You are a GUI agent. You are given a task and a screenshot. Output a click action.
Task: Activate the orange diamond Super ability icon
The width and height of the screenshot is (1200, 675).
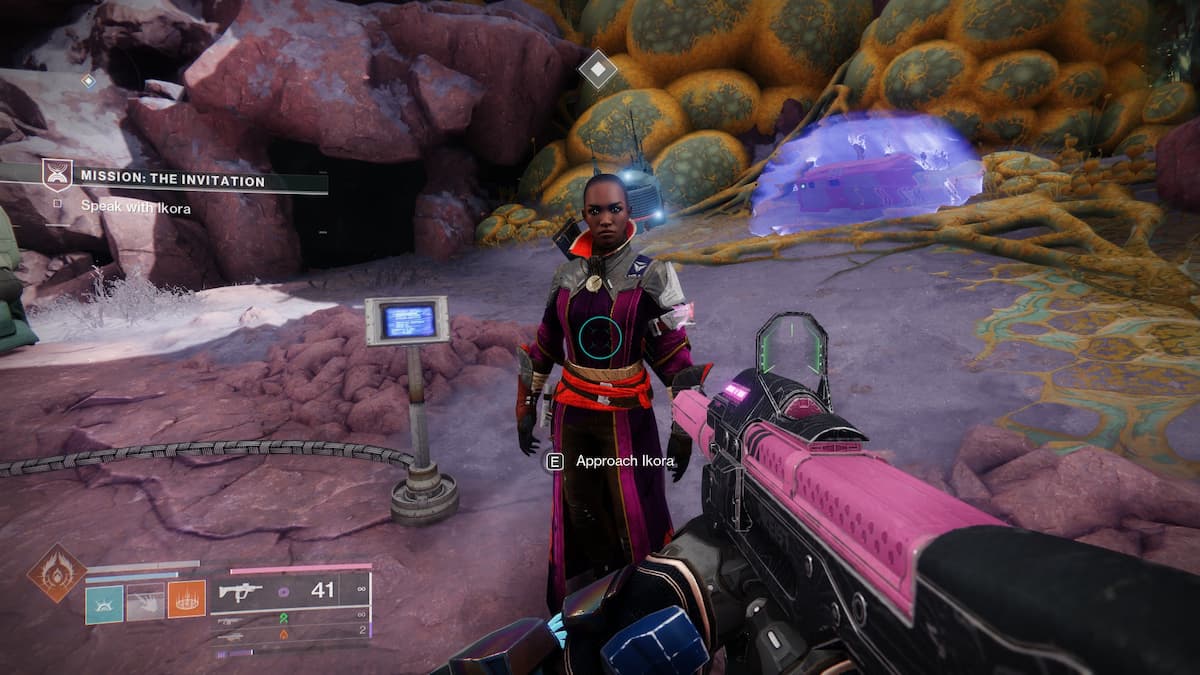(x=56, y=573)
